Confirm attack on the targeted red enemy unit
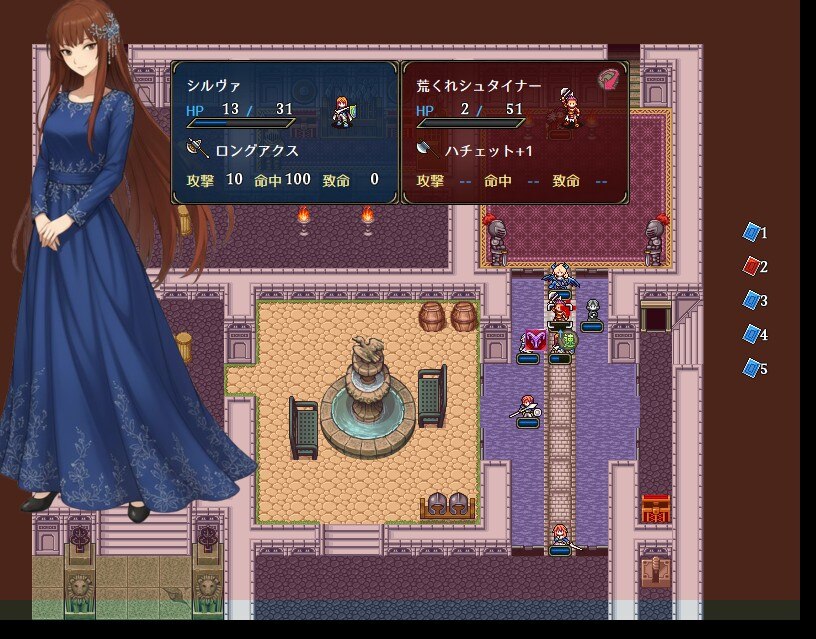The width and height of the screenshot is (816, 639). 560,311
